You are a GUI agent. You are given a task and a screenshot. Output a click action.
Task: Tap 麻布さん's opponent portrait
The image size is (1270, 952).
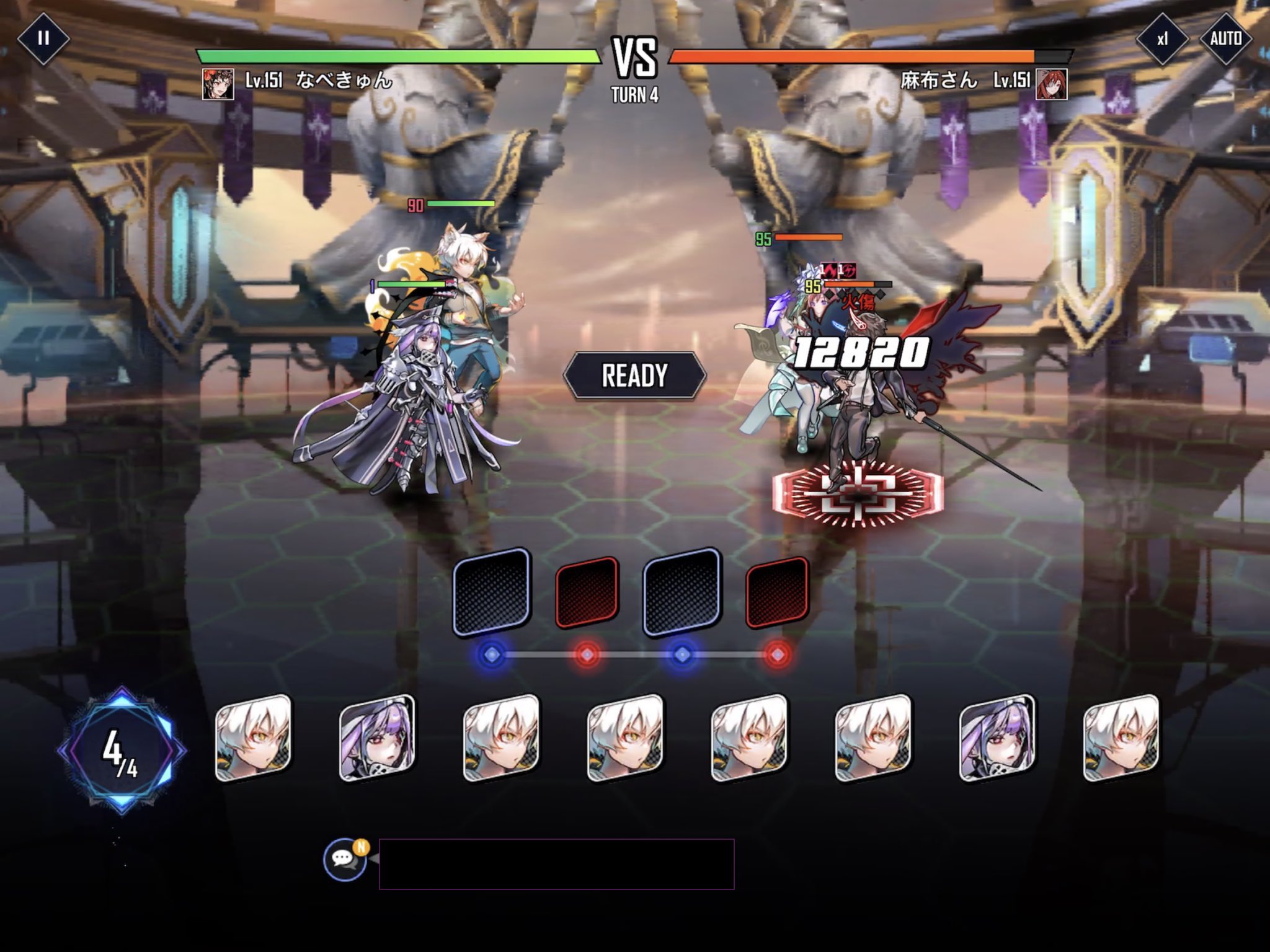pos(1051,84)
